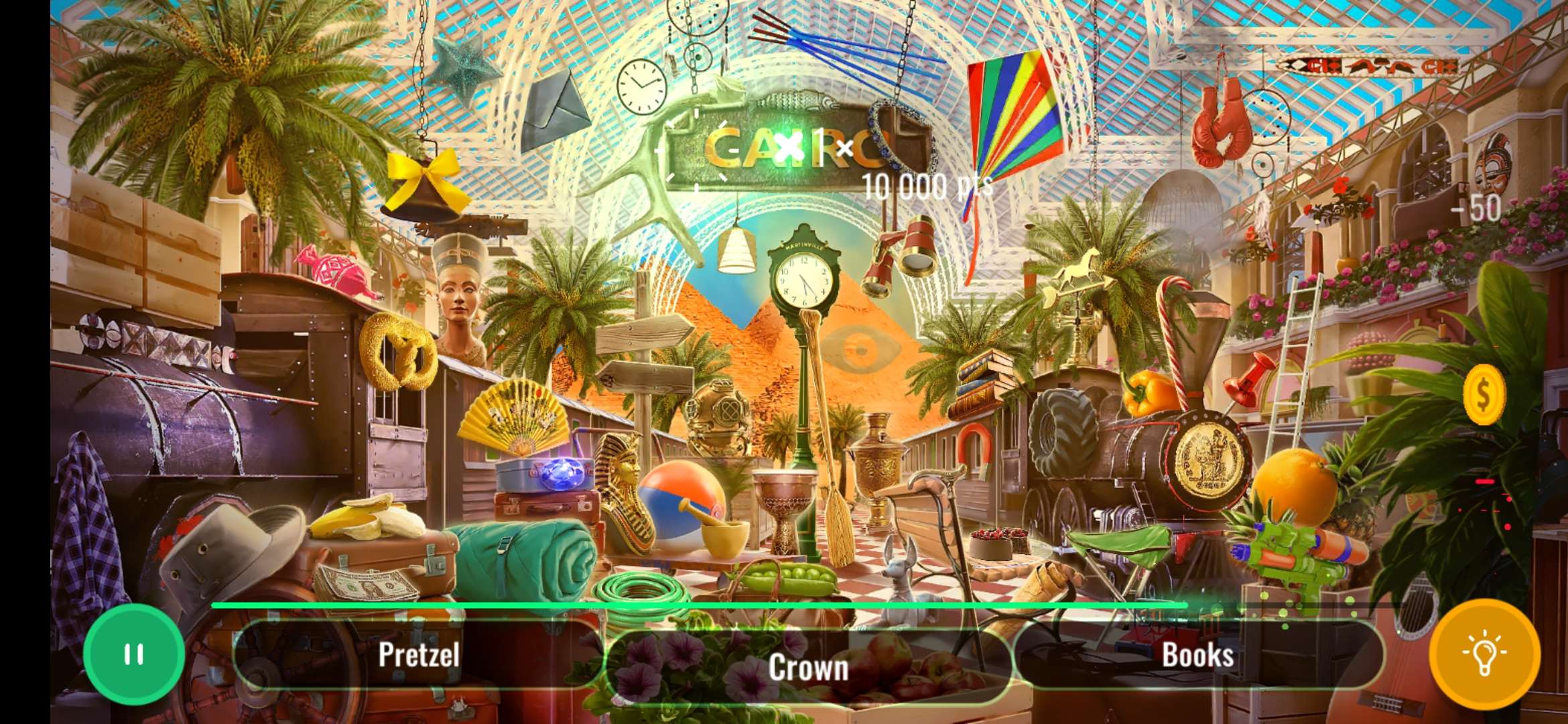Image resolution: width=1568 pixels, height=724 pixels.
Task: Select the Crown word in the objects list
Action: (809, 666)
